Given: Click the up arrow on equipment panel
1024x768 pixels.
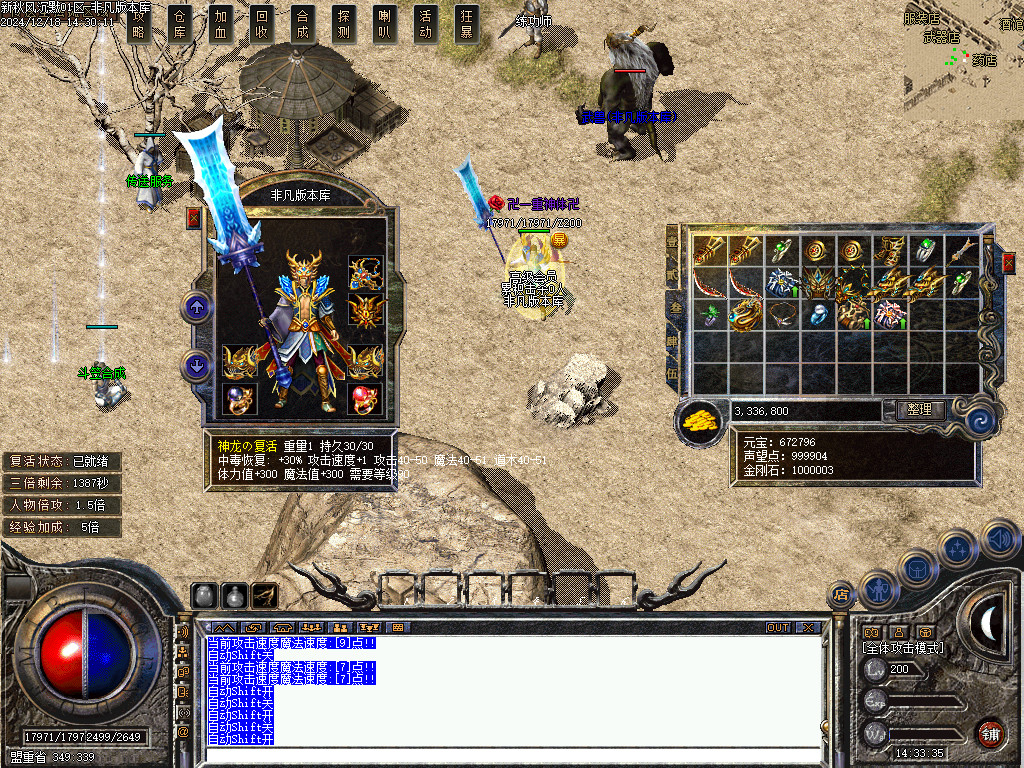Looking at the screenshot, I should click(197, 307).
